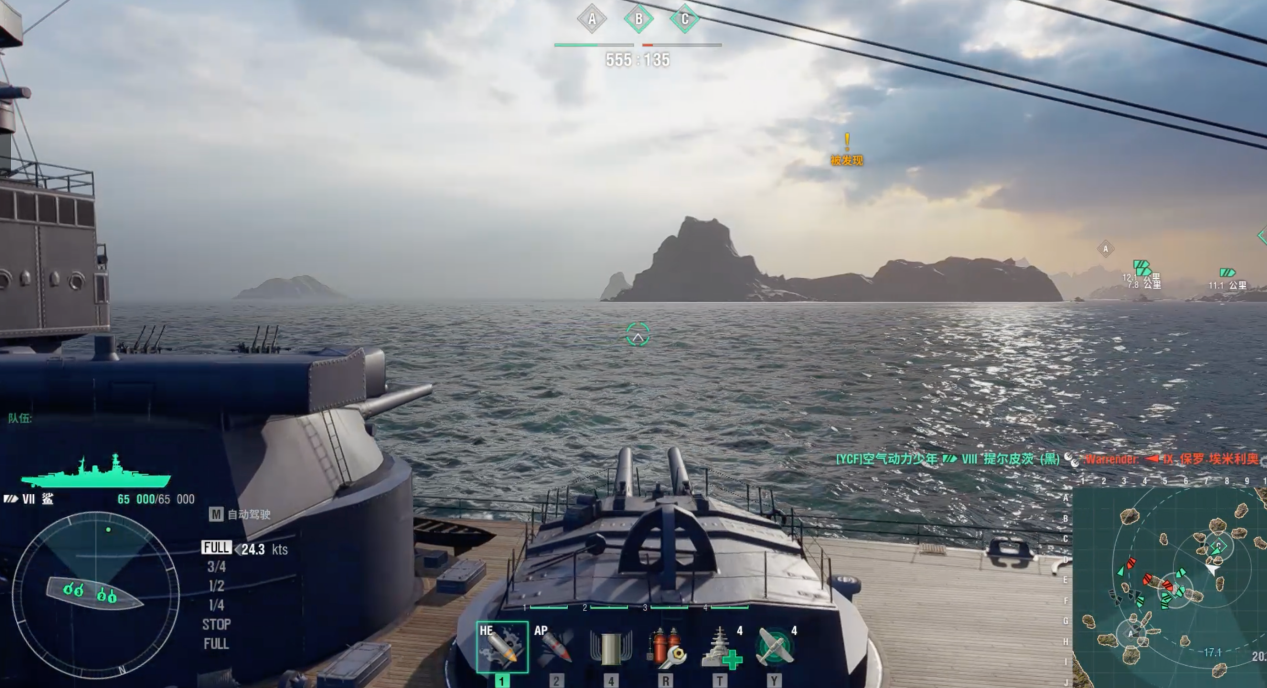Click the green ship silhouette health display
This screenshot has height=688, width=1267.
click(x=96, y=472)
